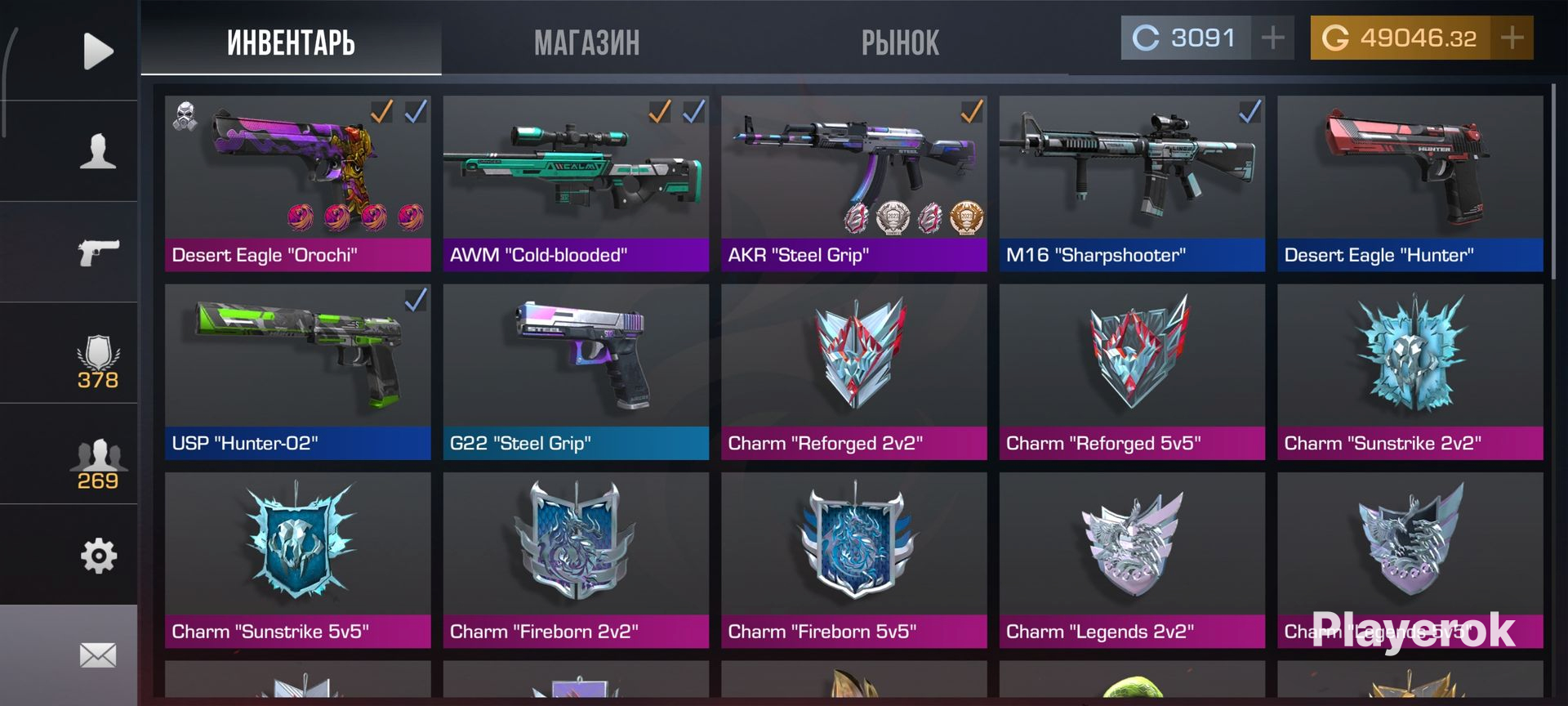This screenshot has width=1568, height=706.
Task: Select the G22 "Steel Grip" pistol
Action: point(576,372)
